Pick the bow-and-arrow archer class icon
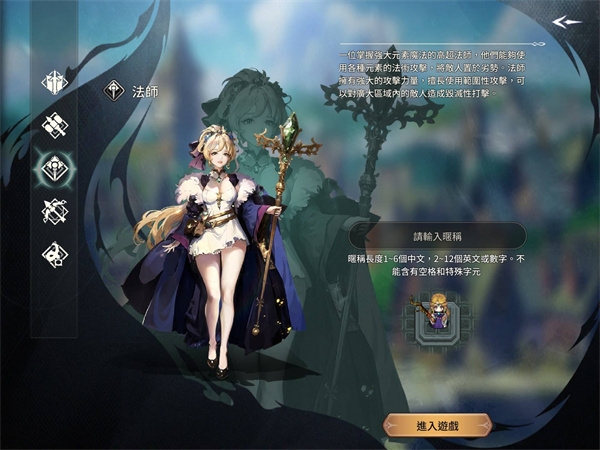 53,211
